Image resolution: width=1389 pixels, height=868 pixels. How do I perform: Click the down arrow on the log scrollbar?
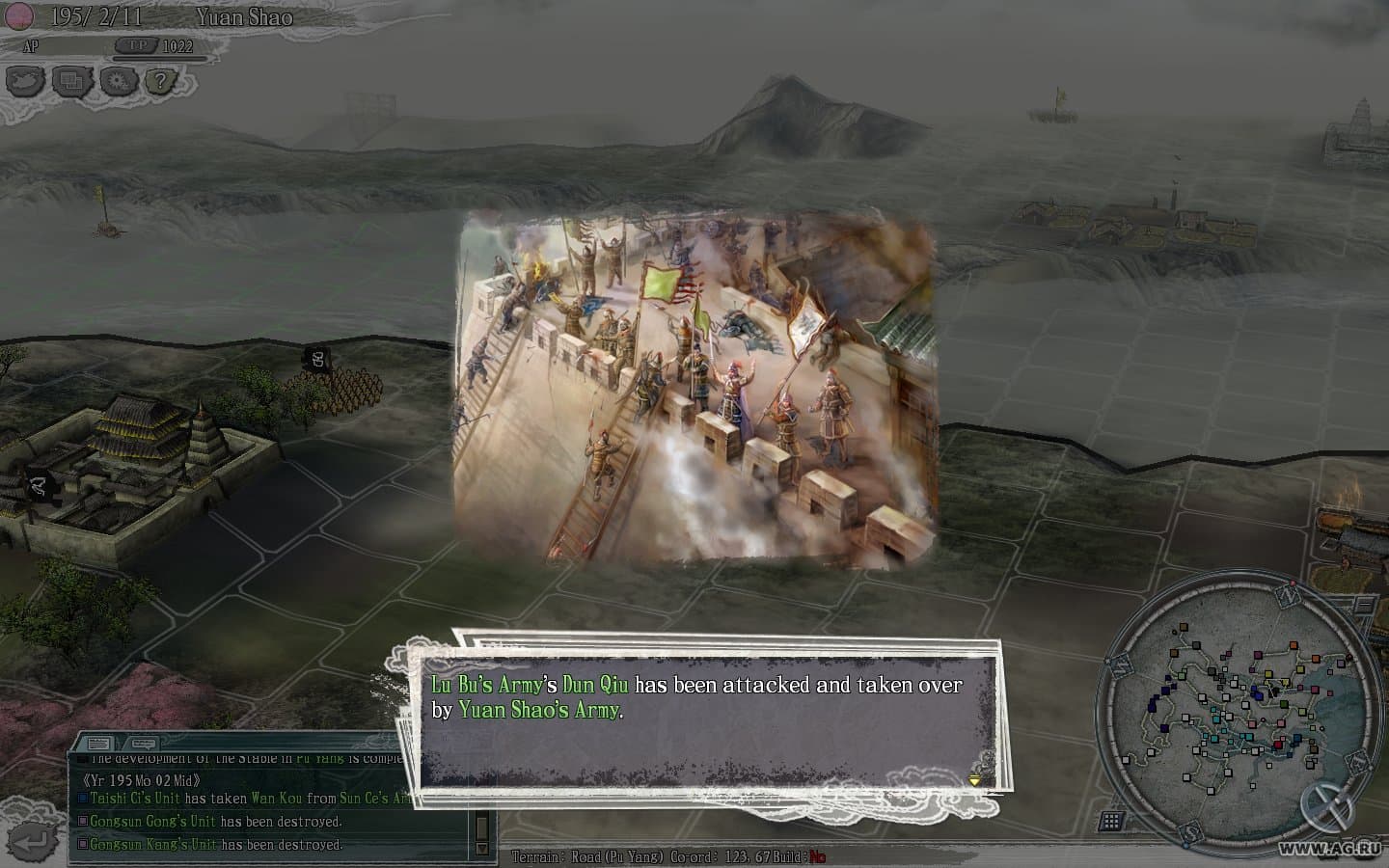480,849
